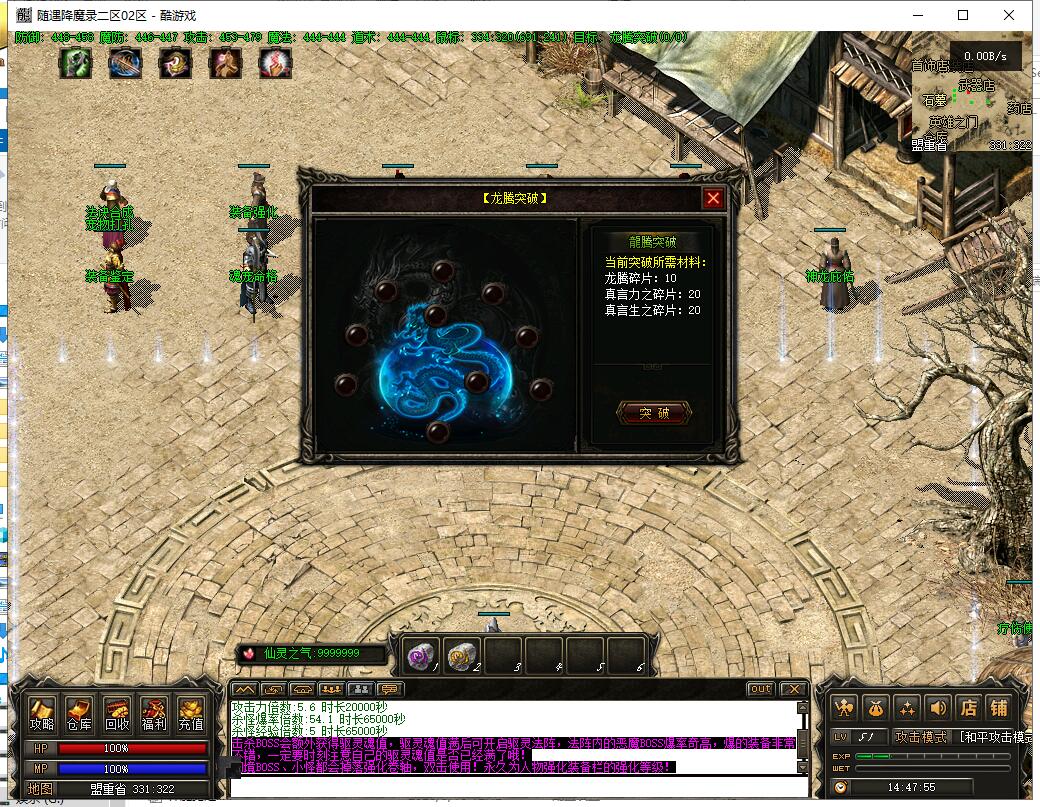The height and width of the screenshot is (807, 1040).
Task: Change the 攻击模式 attack mode
Action: pos(921,737)
